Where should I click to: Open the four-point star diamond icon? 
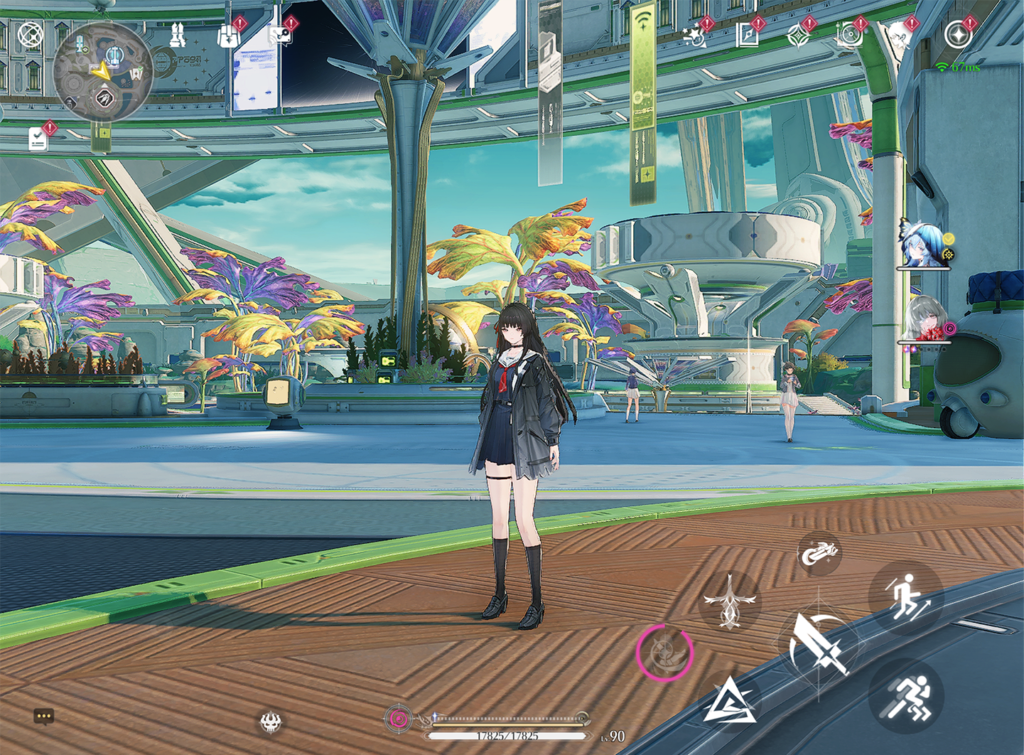797,36
